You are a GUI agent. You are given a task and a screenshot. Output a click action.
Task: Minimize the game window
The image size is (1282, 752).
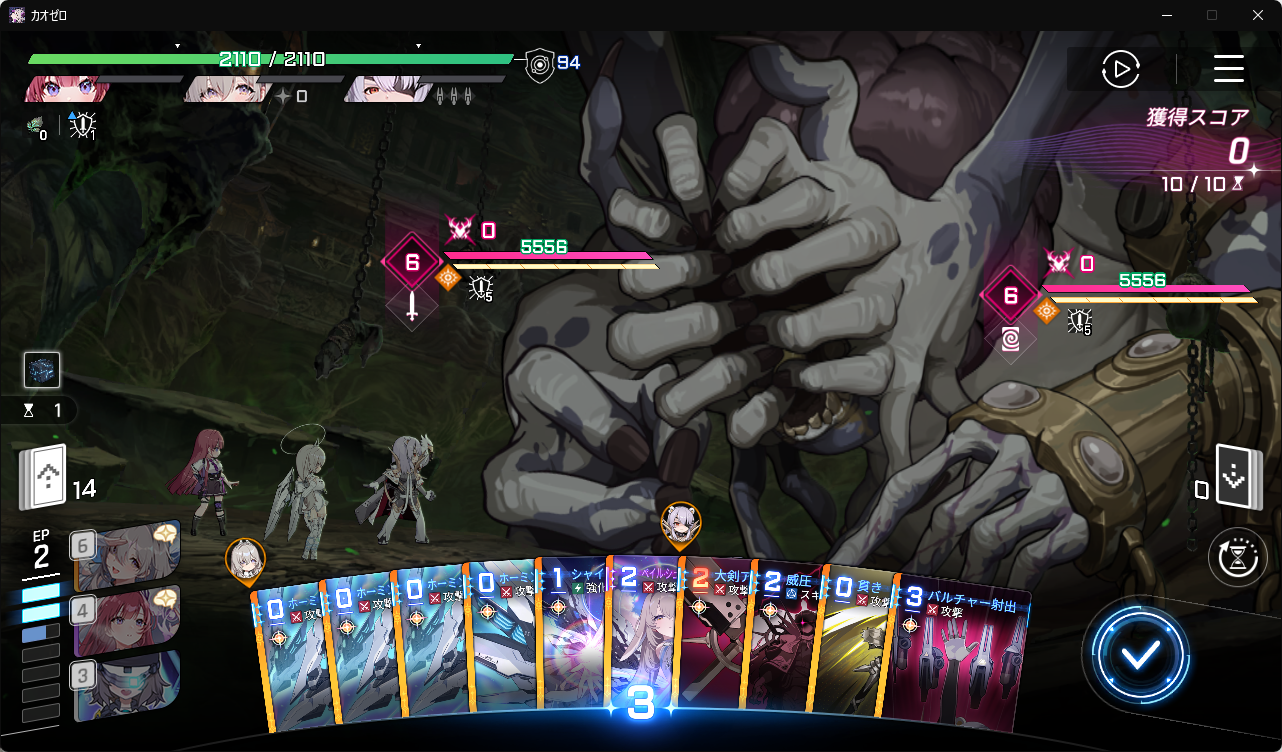[x=1166, y=15]
